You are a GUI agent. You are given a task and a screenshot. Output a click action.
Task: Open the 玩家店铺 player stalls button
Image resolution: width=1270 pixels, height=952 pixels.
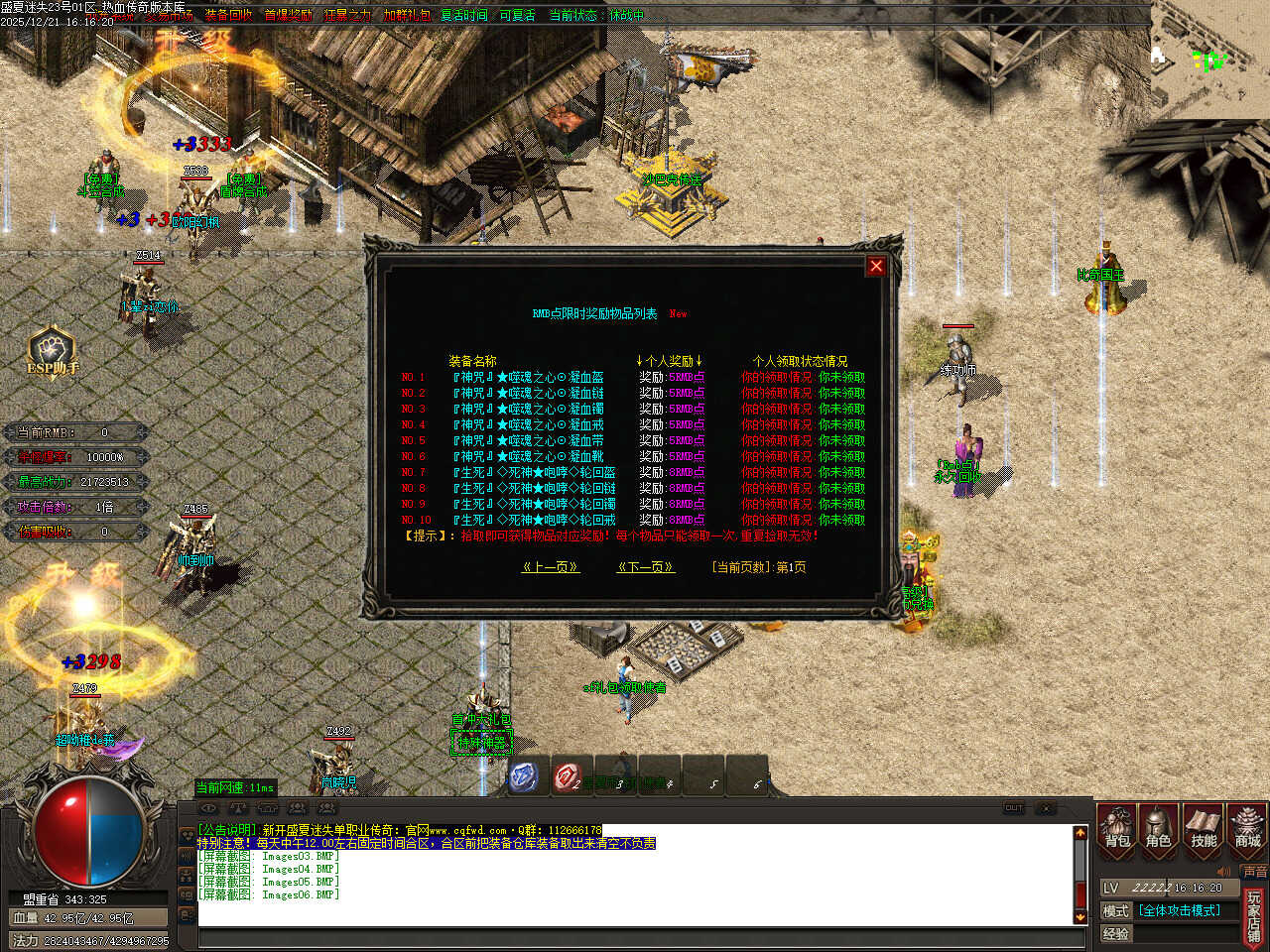pos(1254,916)
